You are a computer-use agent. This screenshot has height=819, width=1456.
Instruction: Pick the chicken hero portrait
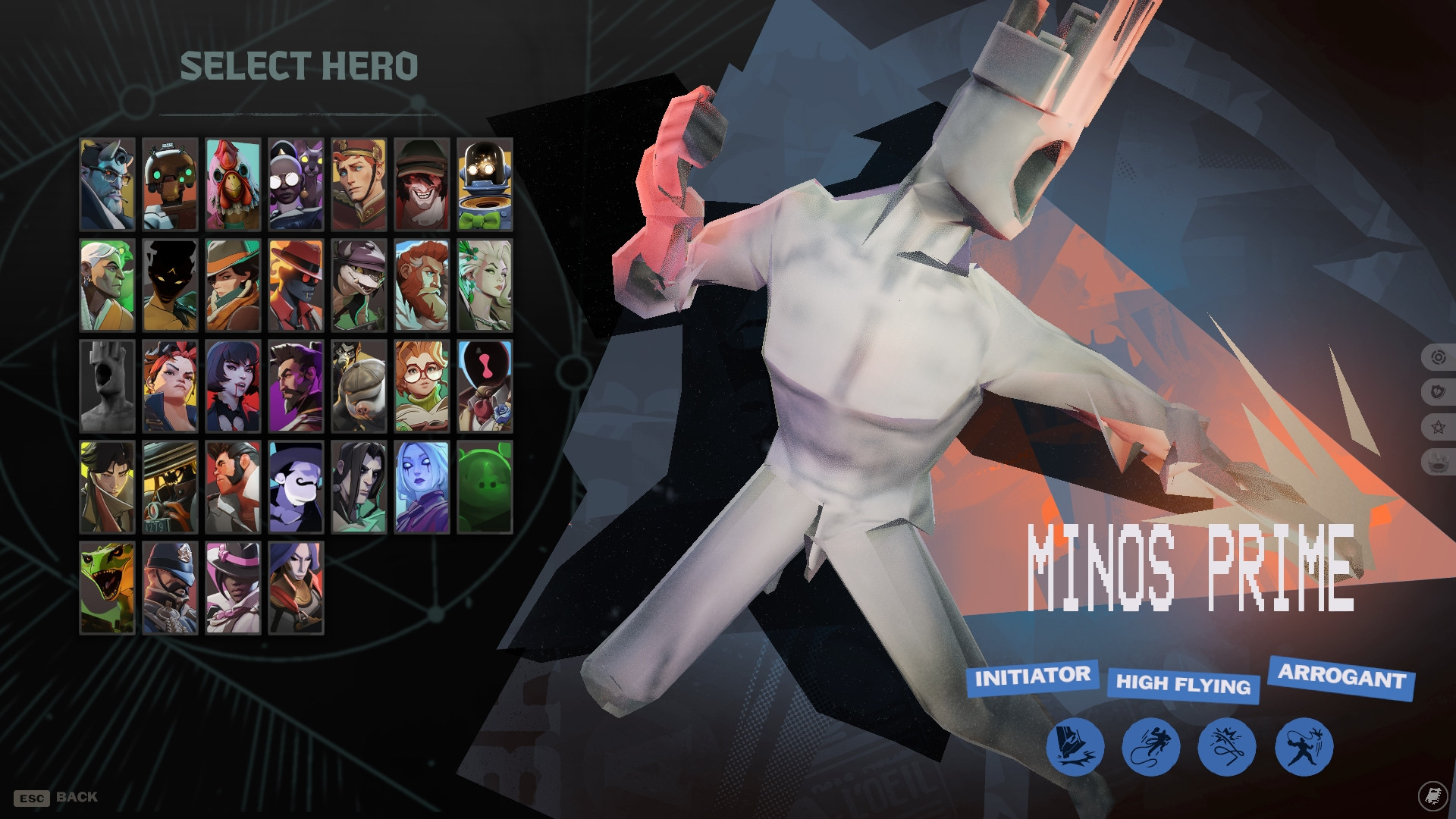[232, 184]
